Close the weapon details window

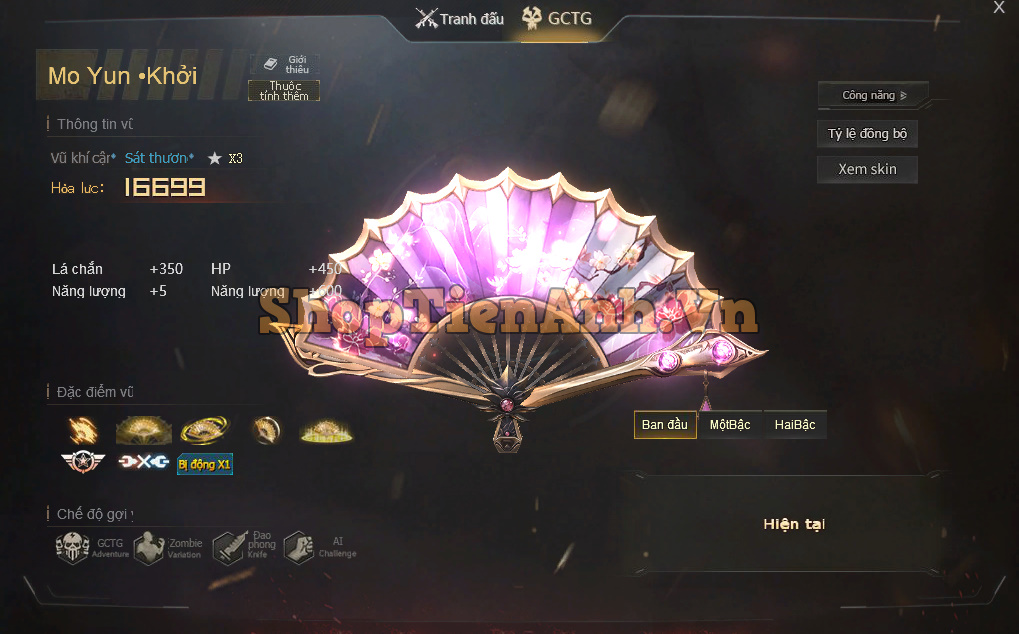(x=998, y=8)
